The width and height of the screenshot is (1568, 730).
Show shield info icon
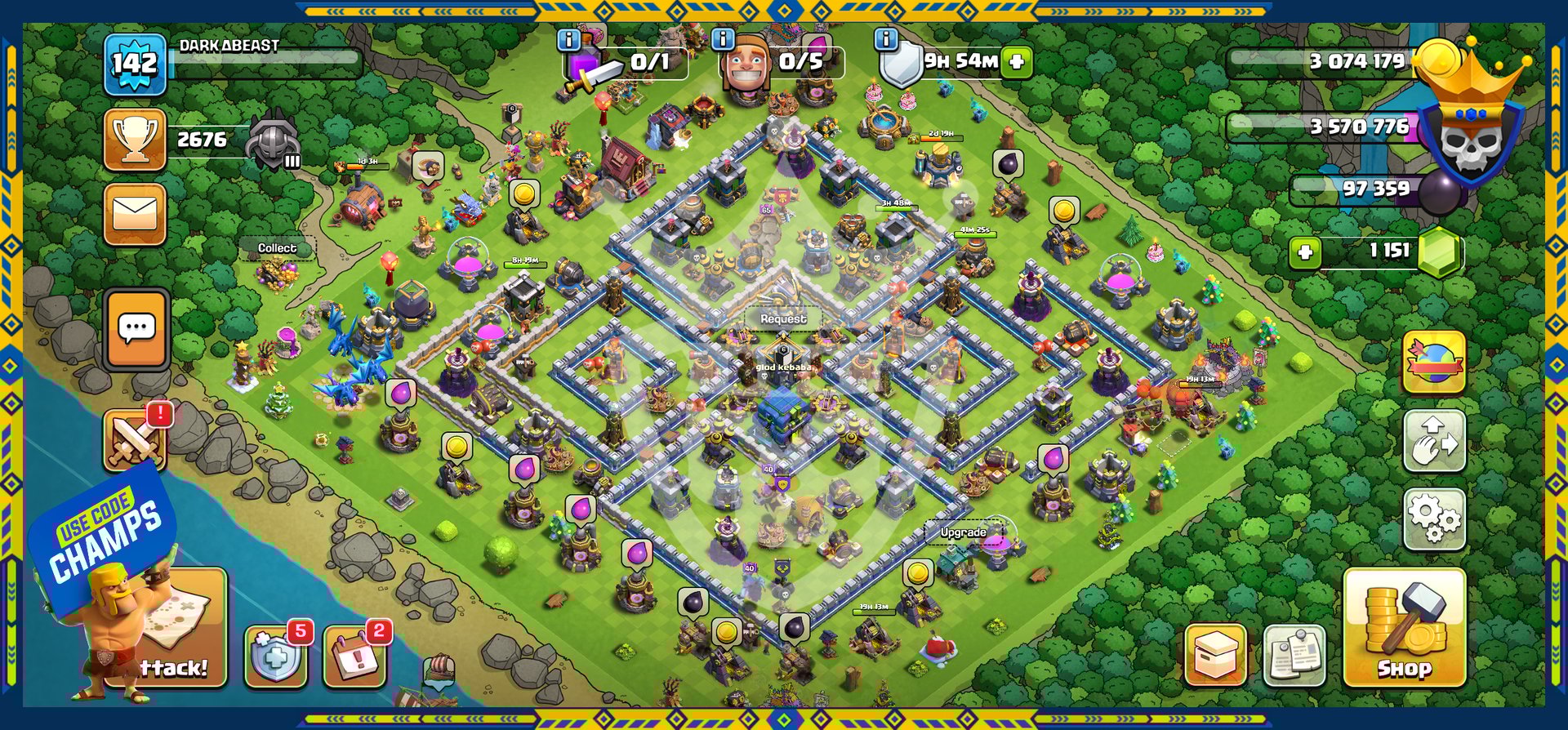coord(886,39)
